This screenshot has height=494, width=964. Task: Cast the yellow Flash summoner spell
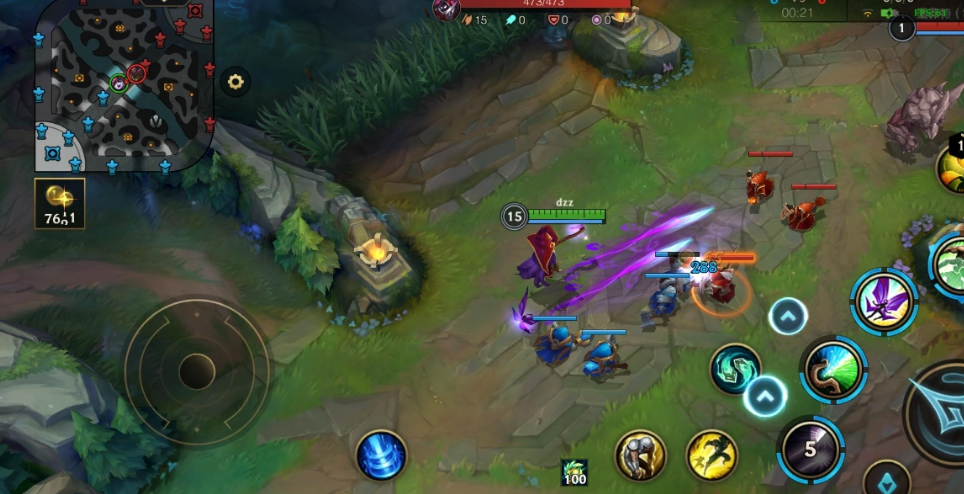pyautogui.click(x=711, y=455)
